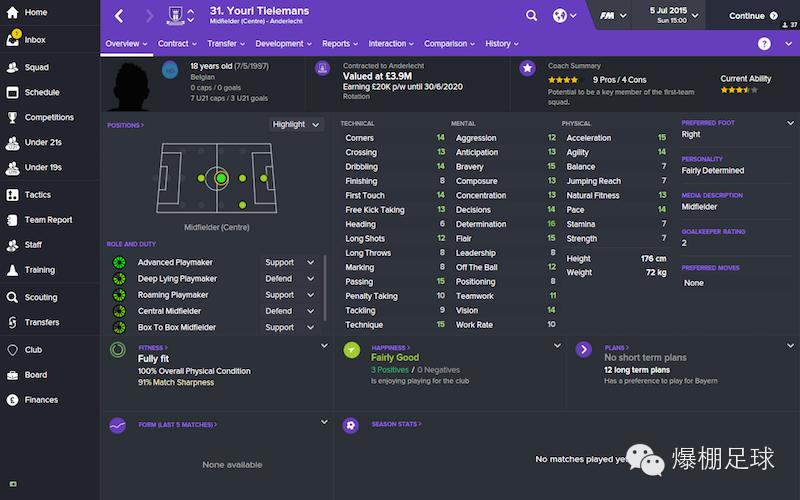Image resolution: width=800 pixels, height=500 pixels.
Task: Open the FM logo menu
Action: tap(612, 16)
